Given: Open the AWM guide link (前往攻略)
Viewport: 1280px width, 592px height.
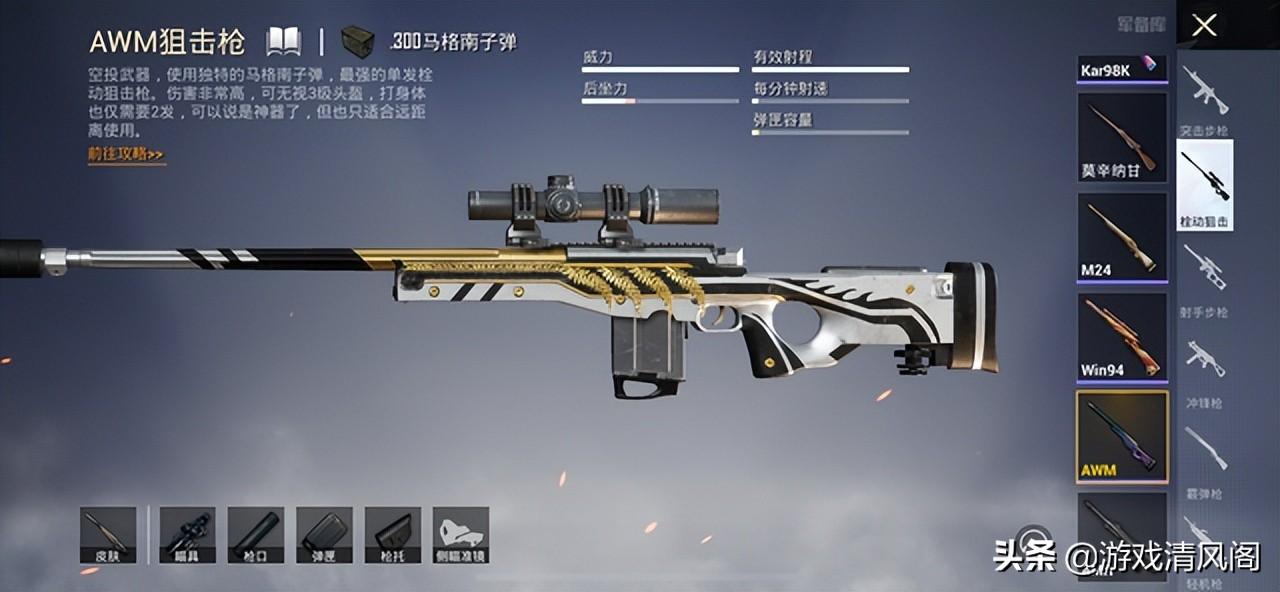Looking at the screenshot, I should coord(126,155).
